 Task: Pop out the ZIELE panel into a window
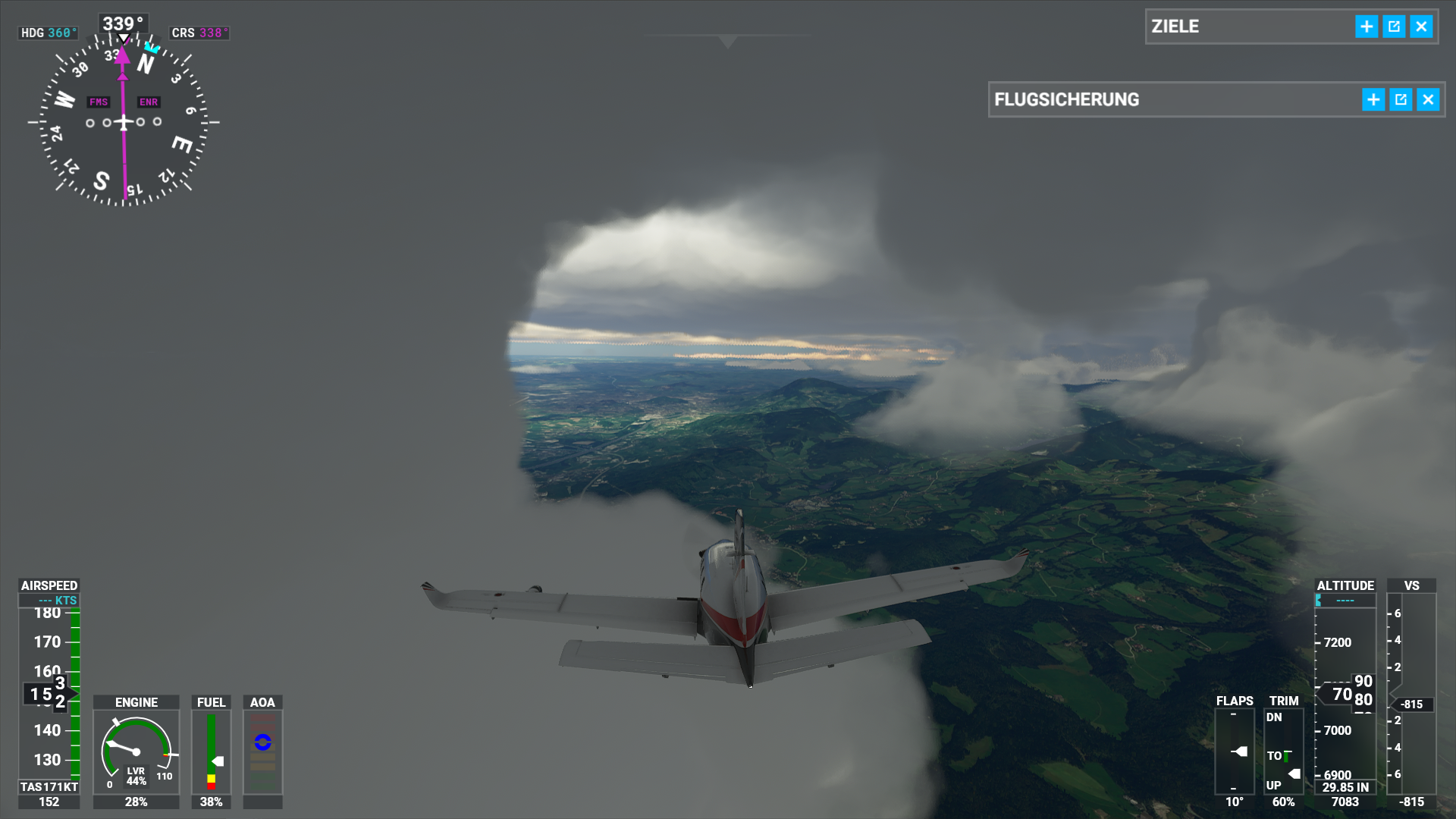(1394, 27)
